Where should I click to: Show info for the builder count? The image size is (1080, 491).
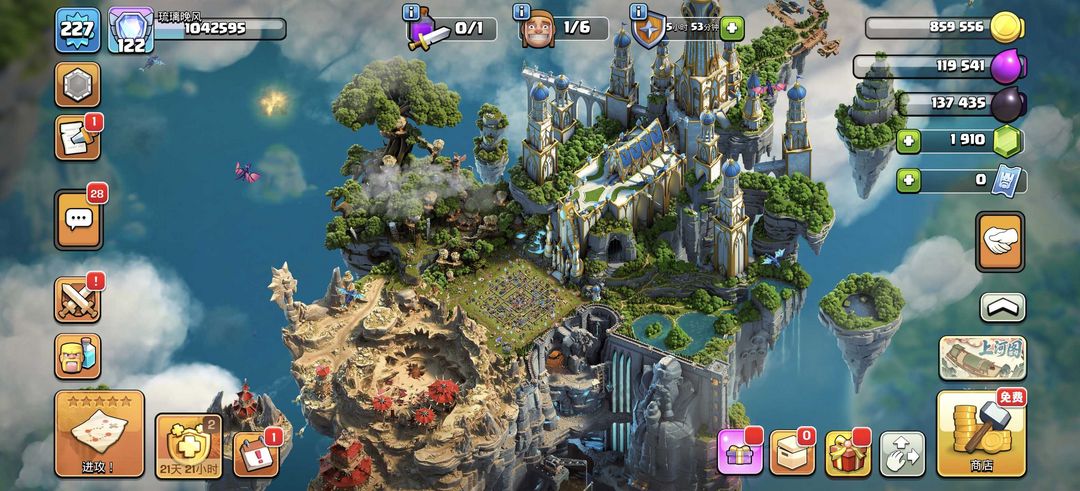pyautogui.click(x=522, y=12)
